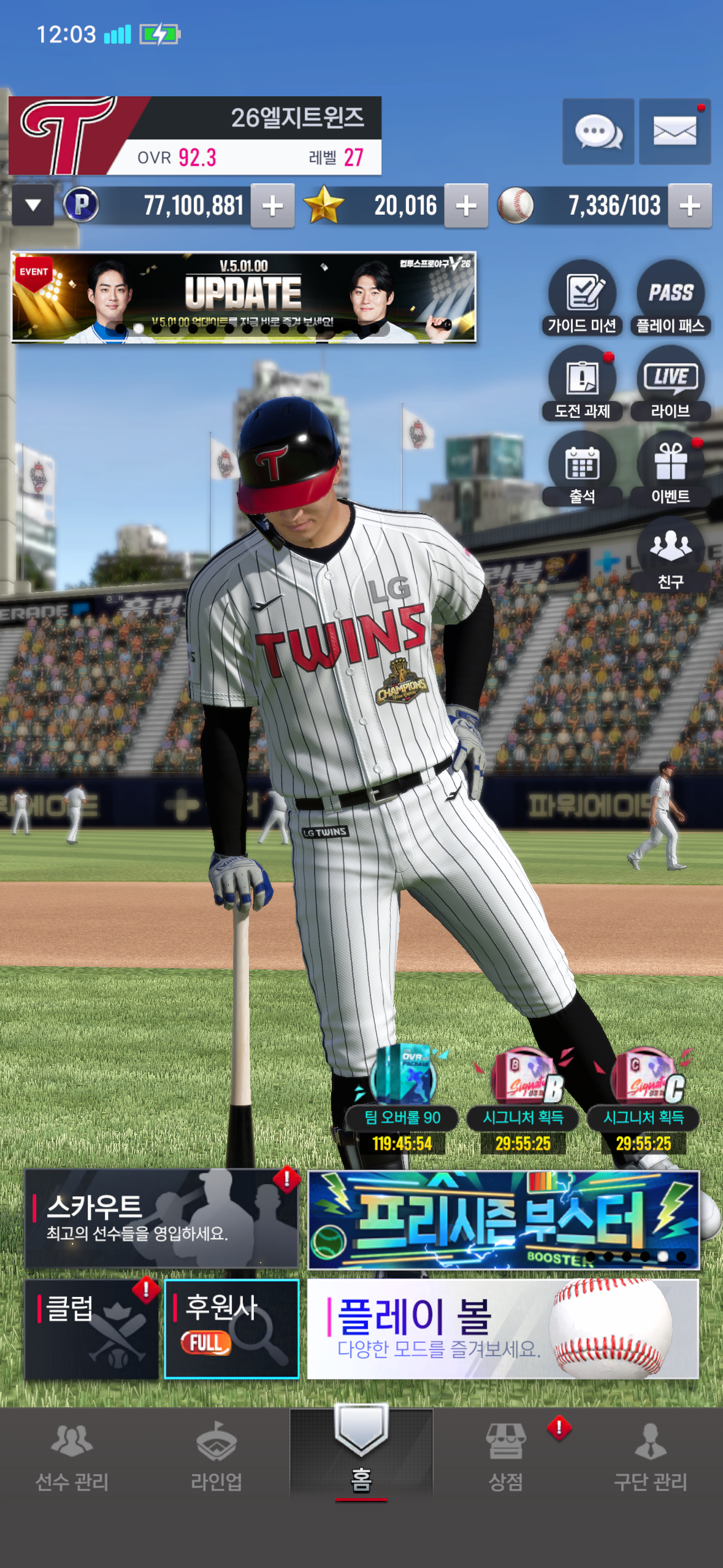Select the 플레이 볼 play ball button
This screenshot has height=1568, width=723.
click(x=502, y=1329)
